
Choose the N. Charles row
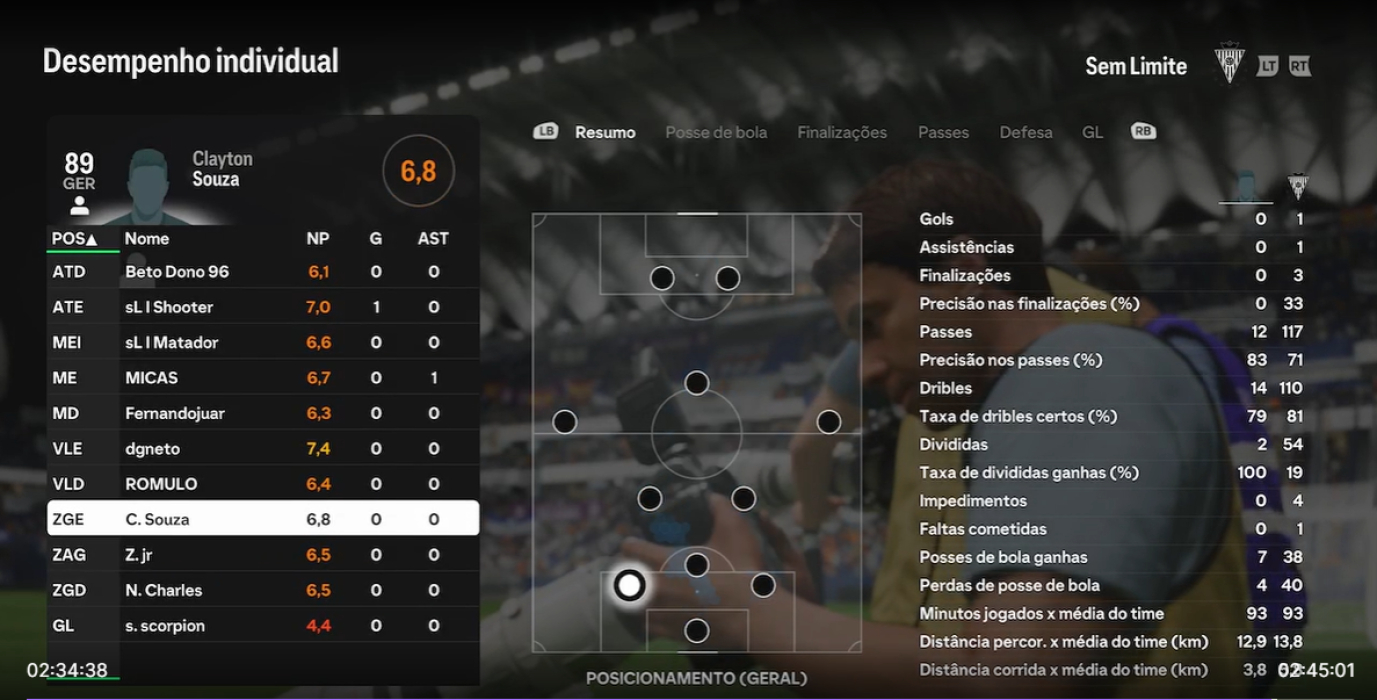pyautogui.click(x=263, y=590)
